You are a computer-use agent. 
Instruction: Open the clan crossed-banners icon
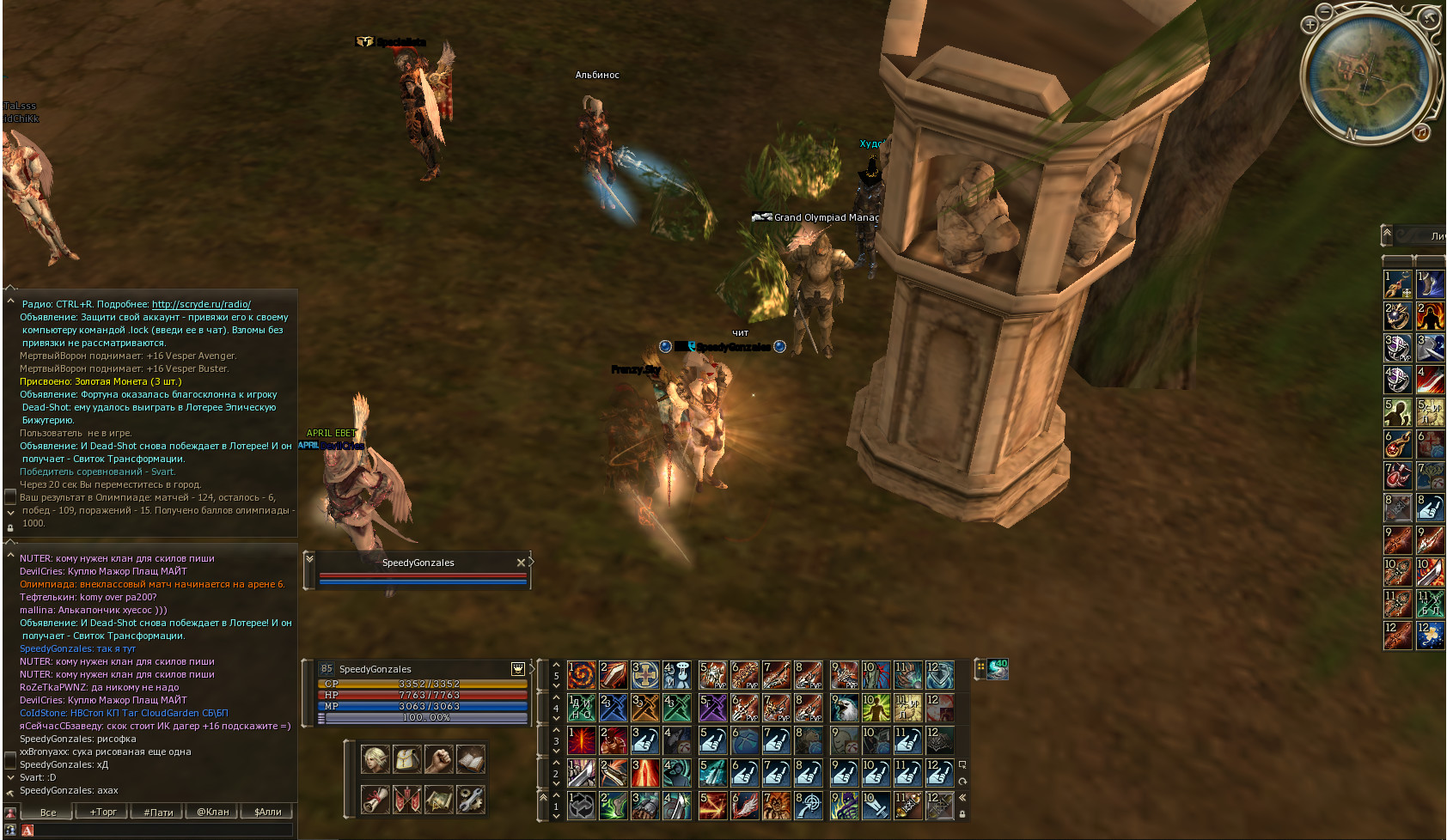click(407, 800)
